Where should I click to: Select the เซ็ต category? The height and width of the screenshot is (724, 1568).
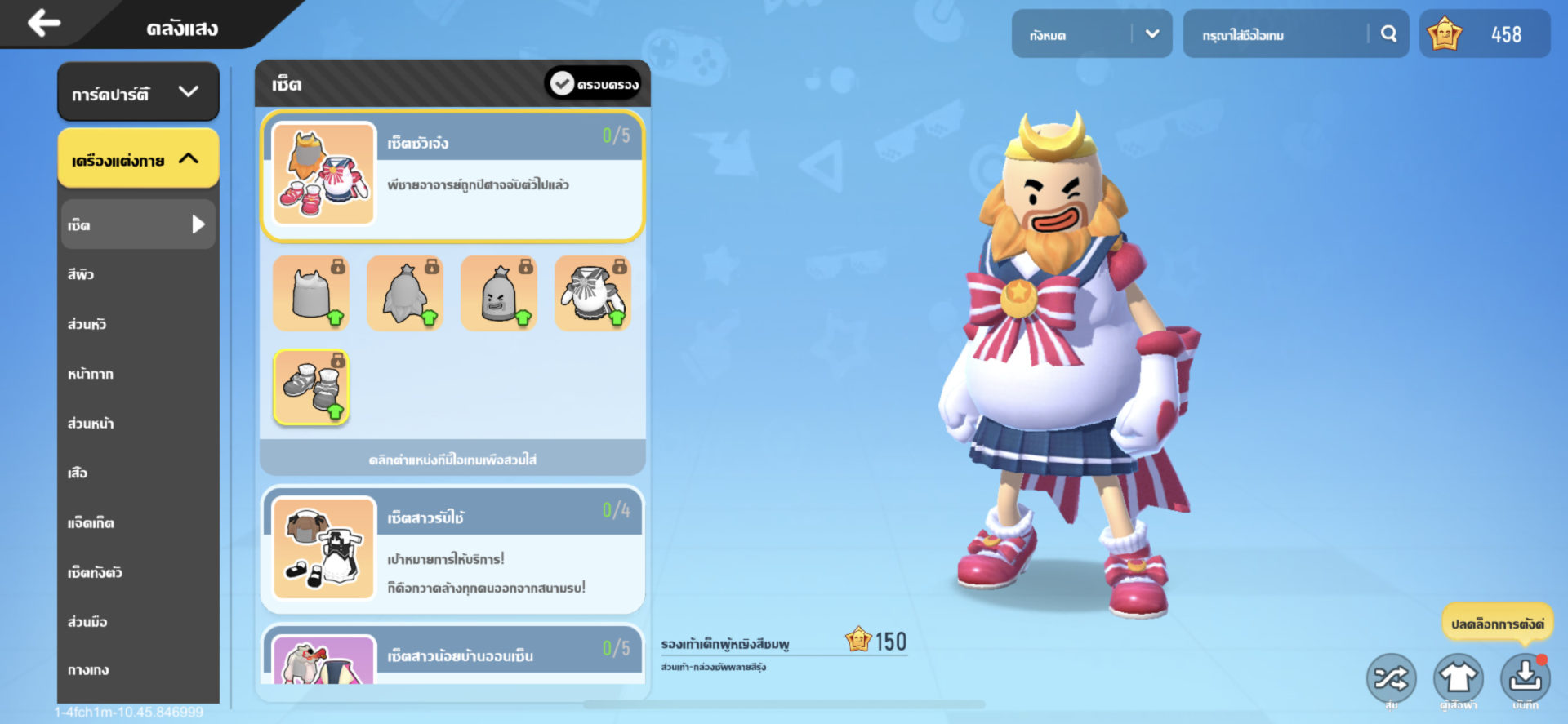point(138,224)
